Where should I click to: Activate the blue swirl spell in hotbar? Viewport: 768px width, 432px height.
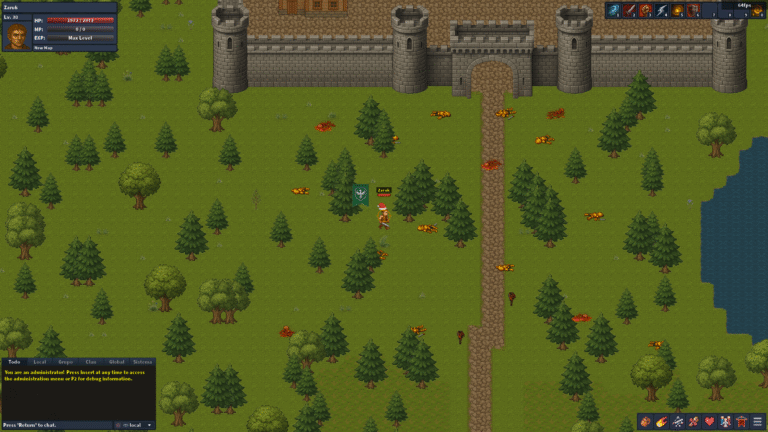pos(613,10)
